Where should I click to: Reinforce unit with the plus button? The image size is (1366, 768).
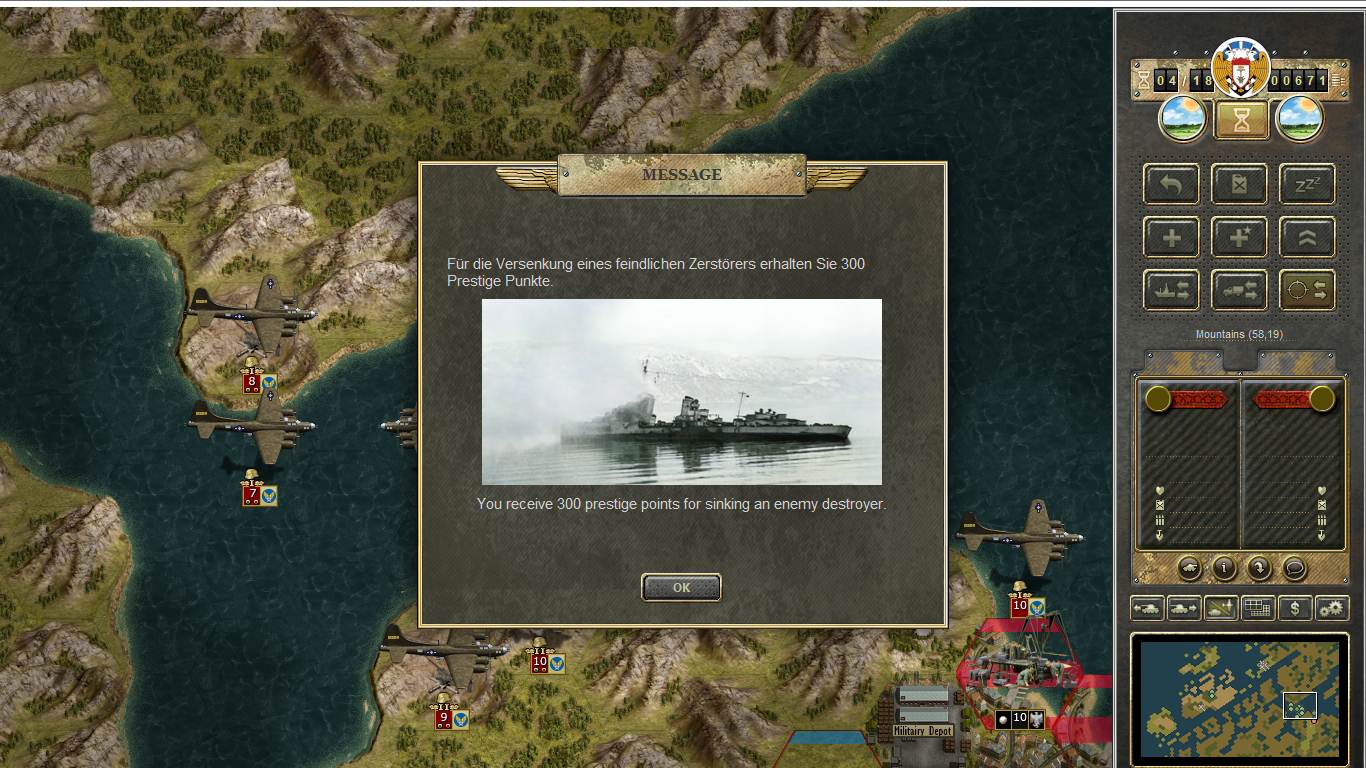1171,237
